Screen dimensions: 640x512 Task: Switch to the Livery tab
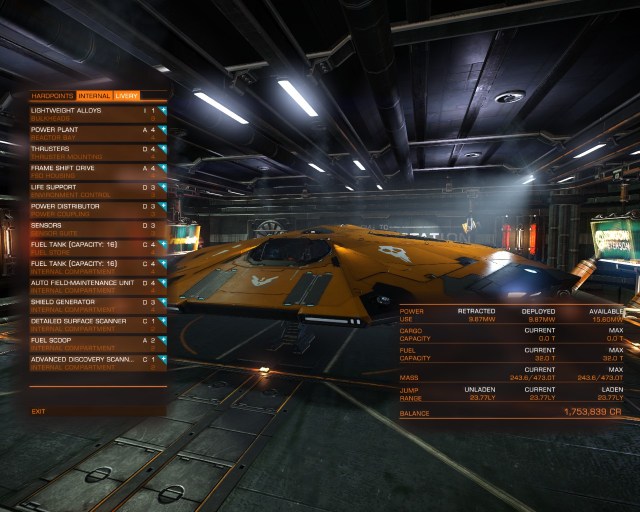click(x=127, y=96)
